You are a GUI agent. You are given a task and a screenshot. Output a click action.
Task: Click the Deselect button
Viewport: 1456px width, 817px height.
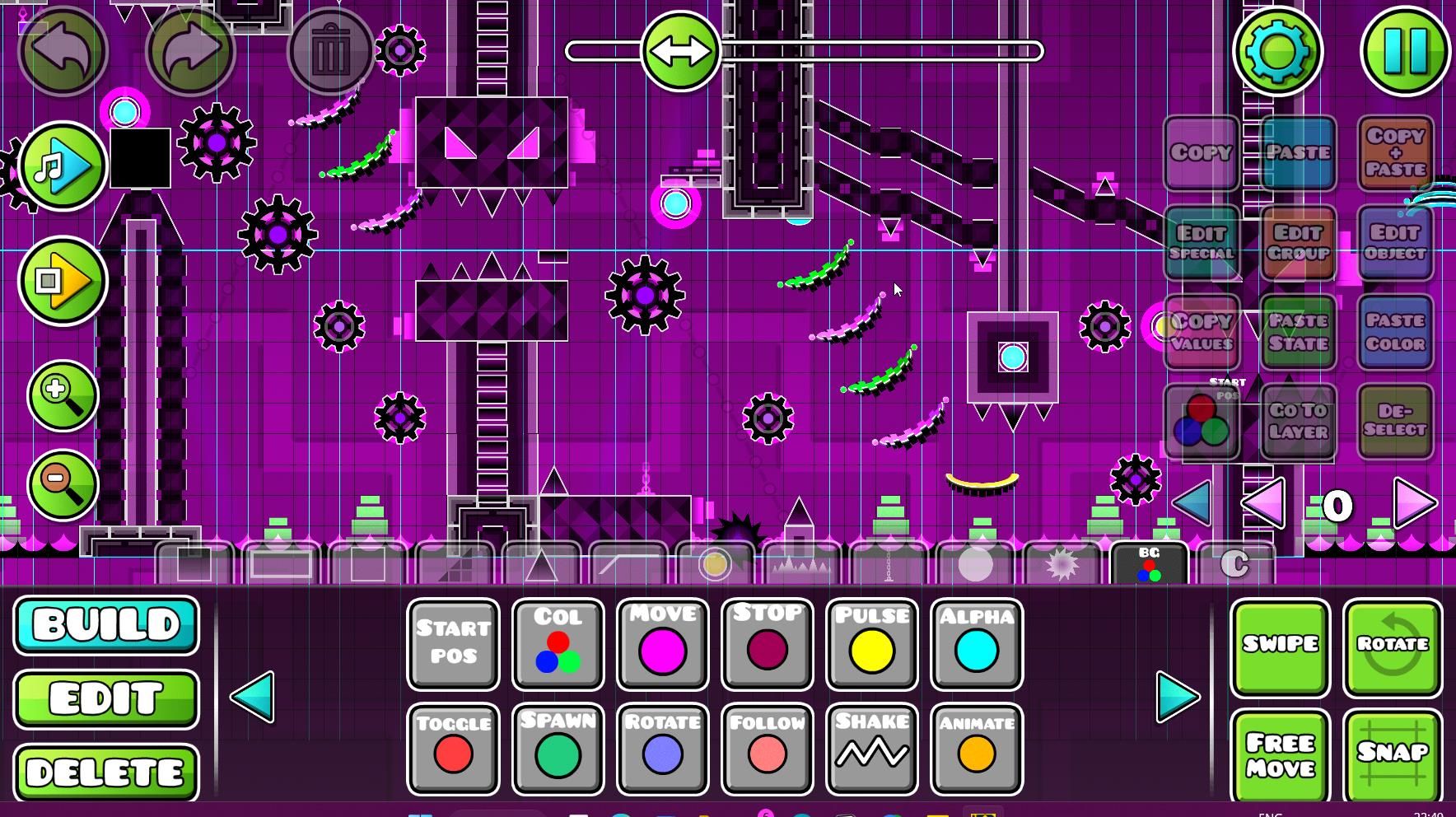[x=1395, y=420]
